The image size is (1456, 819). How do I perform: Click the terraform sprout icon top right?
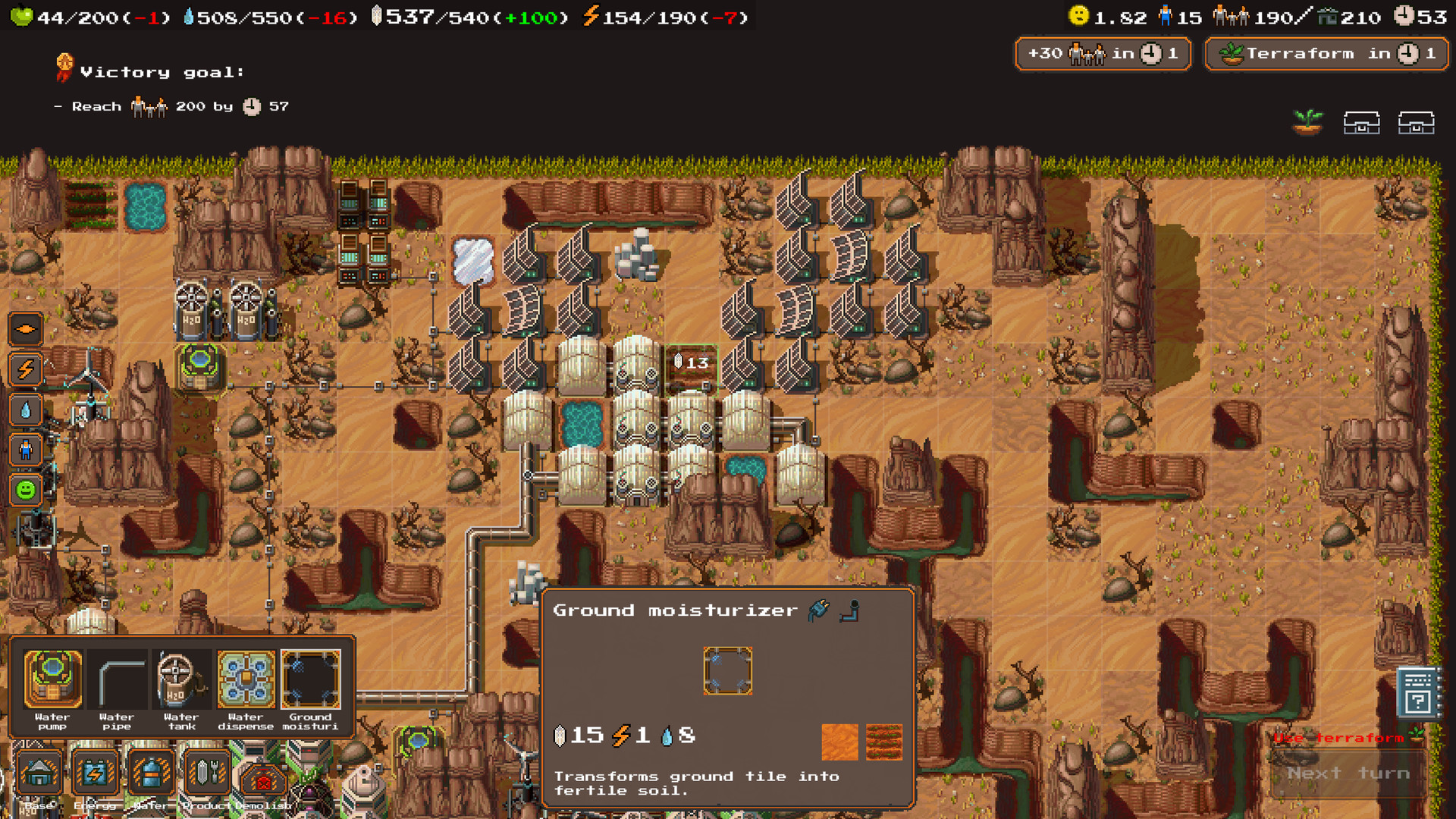(x=1307, y=121)
